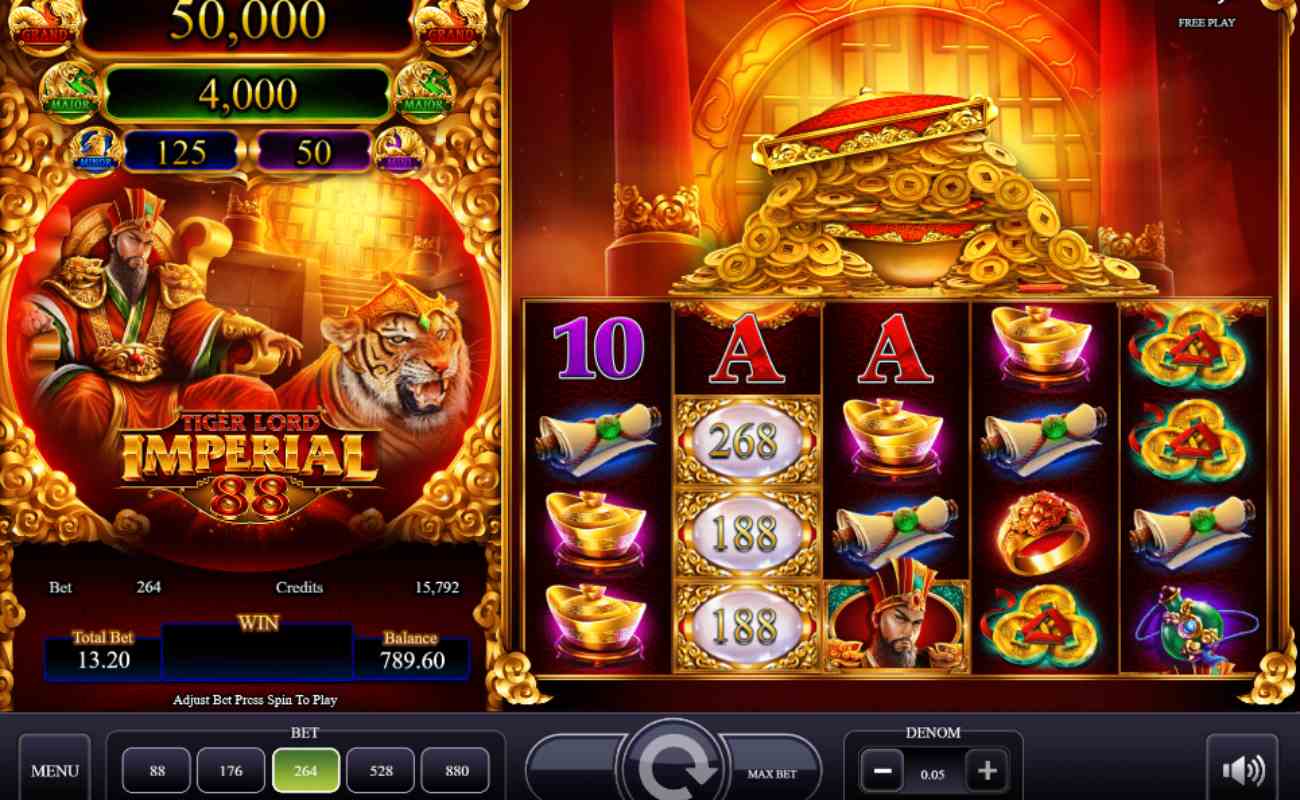Image resolution: width=1300 pixels, height=800 pixels.
Task: Increase denomination with the plus button
Action: coord(987,770)
